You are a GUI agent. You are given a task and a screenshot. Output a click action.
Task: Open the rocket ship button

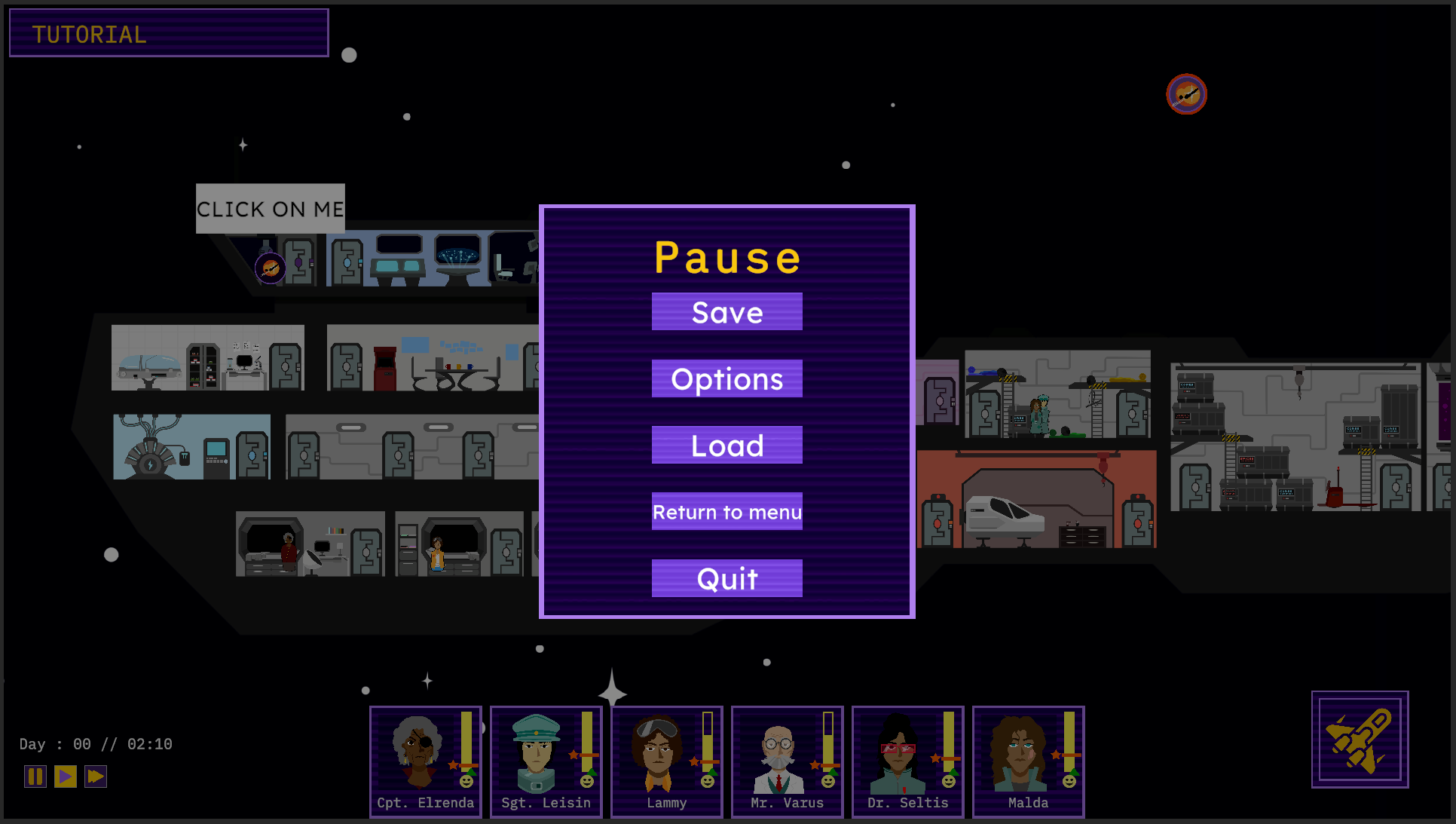[1360, 739]
